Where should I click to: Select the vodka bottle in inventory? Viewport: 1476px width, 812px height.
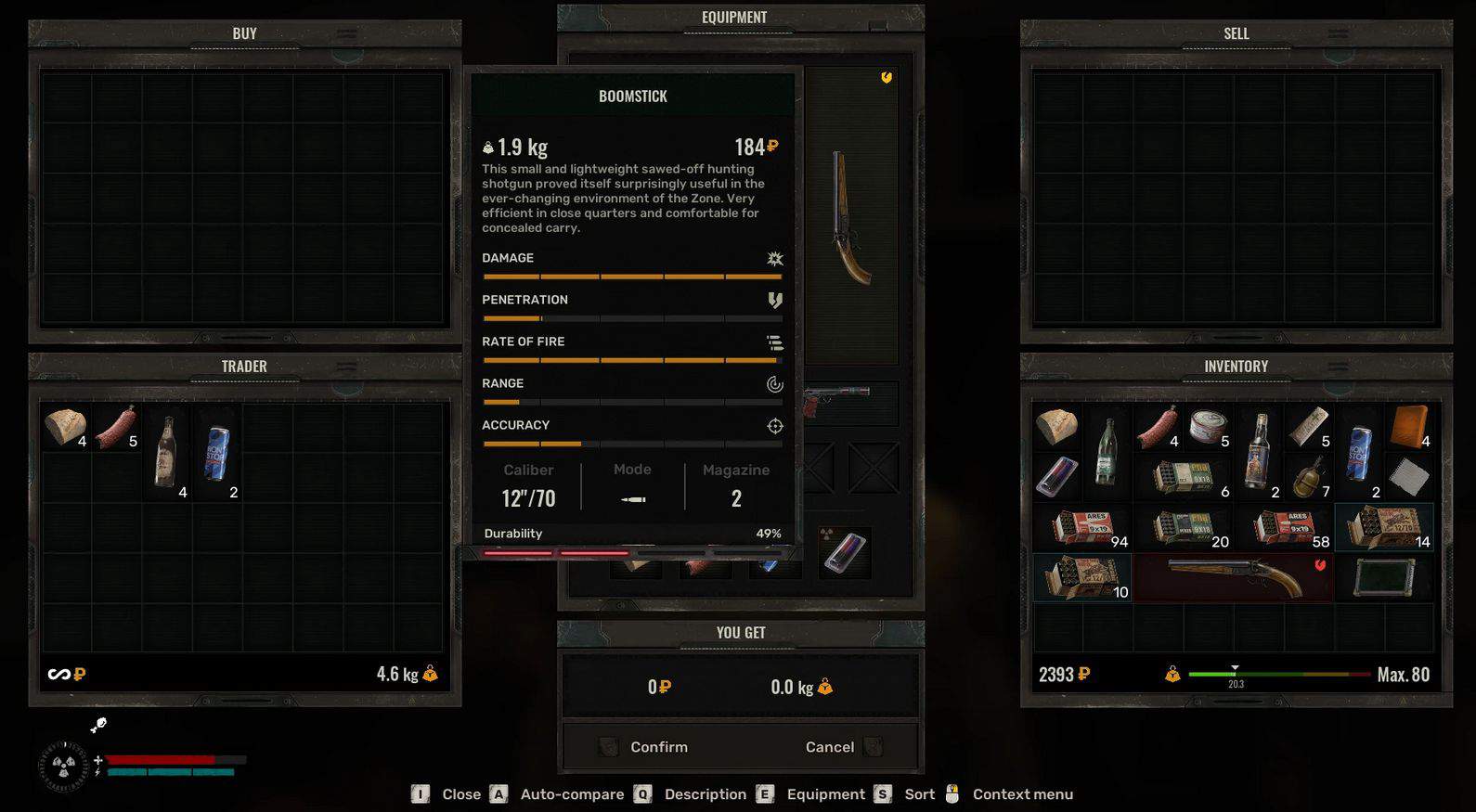point(1259,451)
